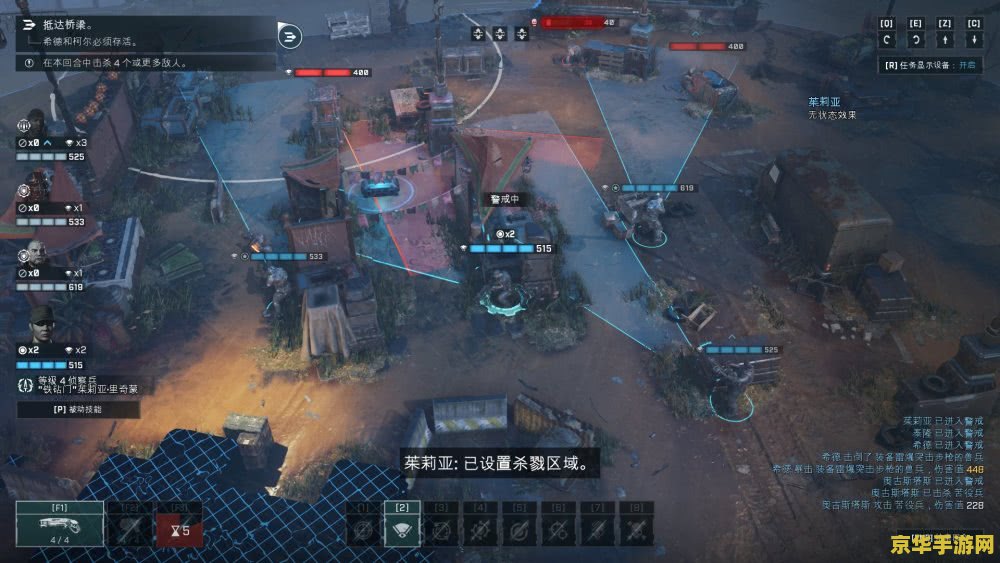Click the round arrow button beside the objectives
This screenshot has height=563, width=1000.
click(291, 38)
